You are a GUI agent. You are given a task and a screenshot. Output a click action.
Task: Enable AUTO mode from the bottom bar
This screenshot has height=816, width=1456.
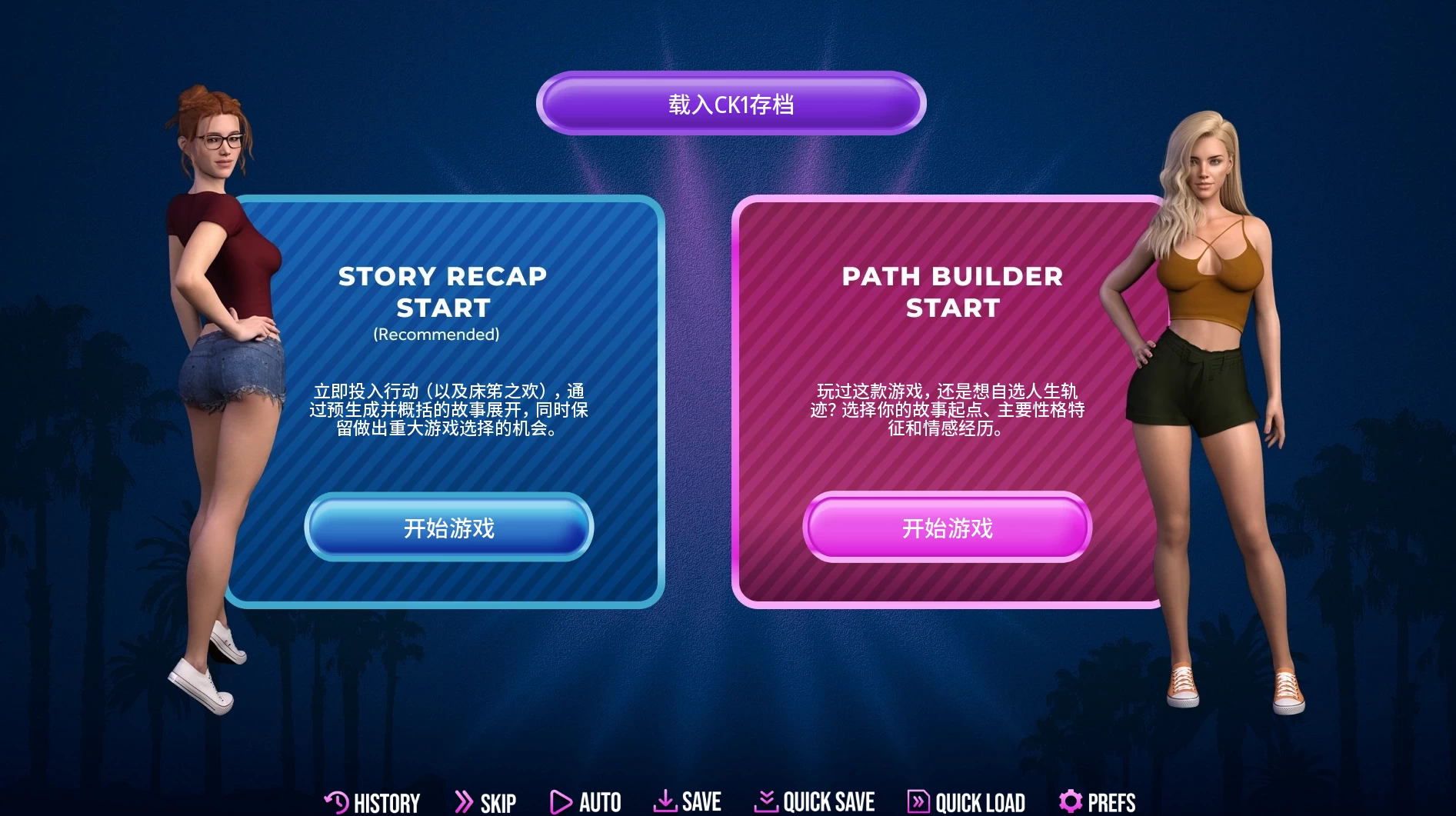(601, 802)
